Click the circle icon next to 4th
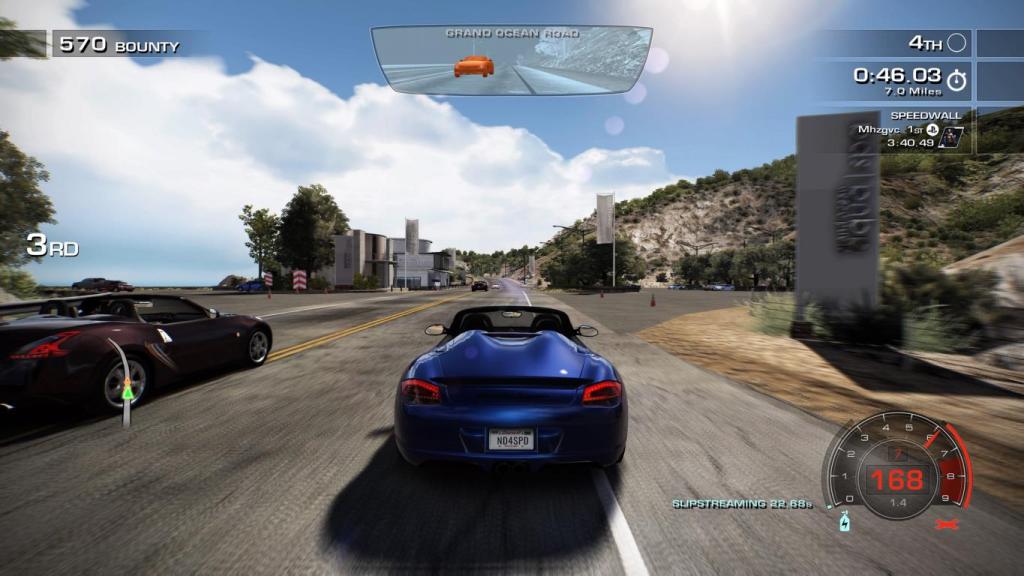 957,43
